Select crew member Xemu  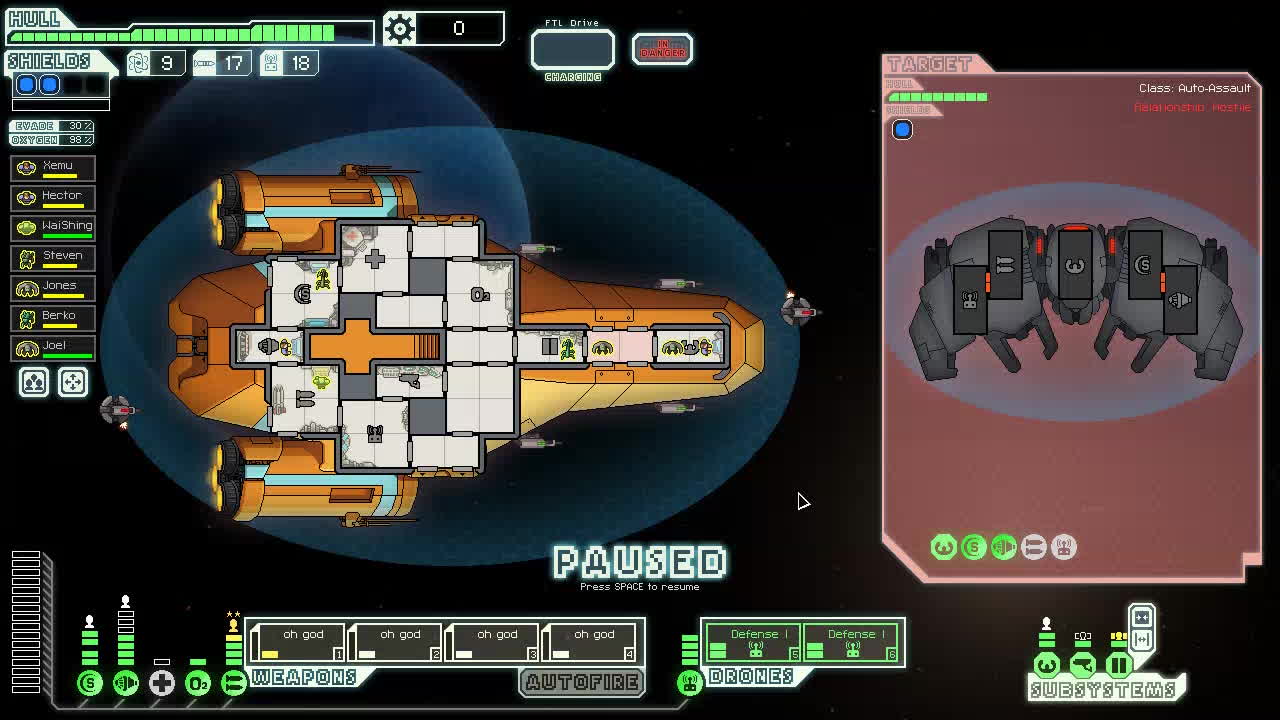coord(53,167)
